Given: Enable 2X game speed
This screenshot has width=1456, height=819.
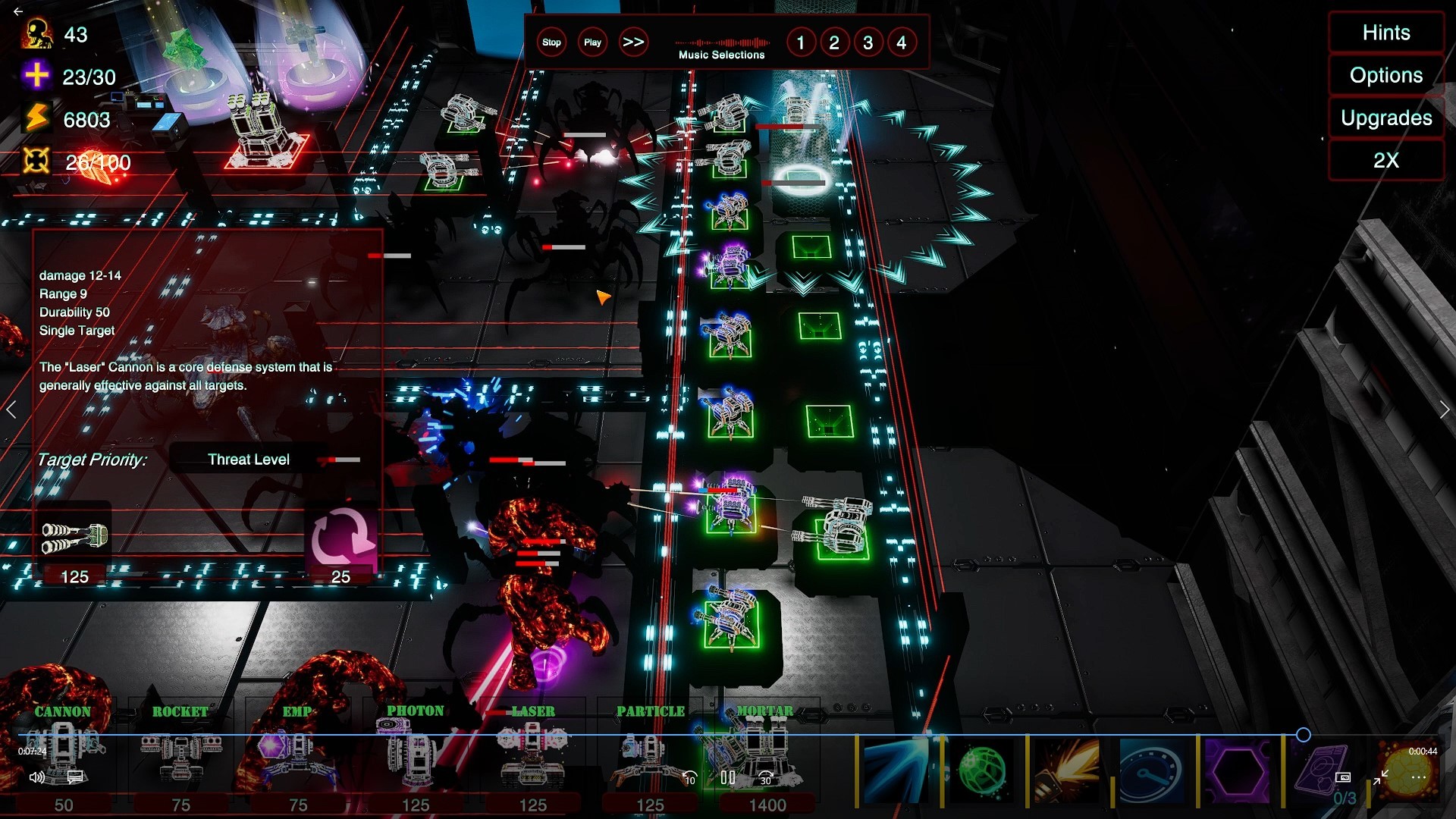Looking at the screenshot, I should point(1385,160).
